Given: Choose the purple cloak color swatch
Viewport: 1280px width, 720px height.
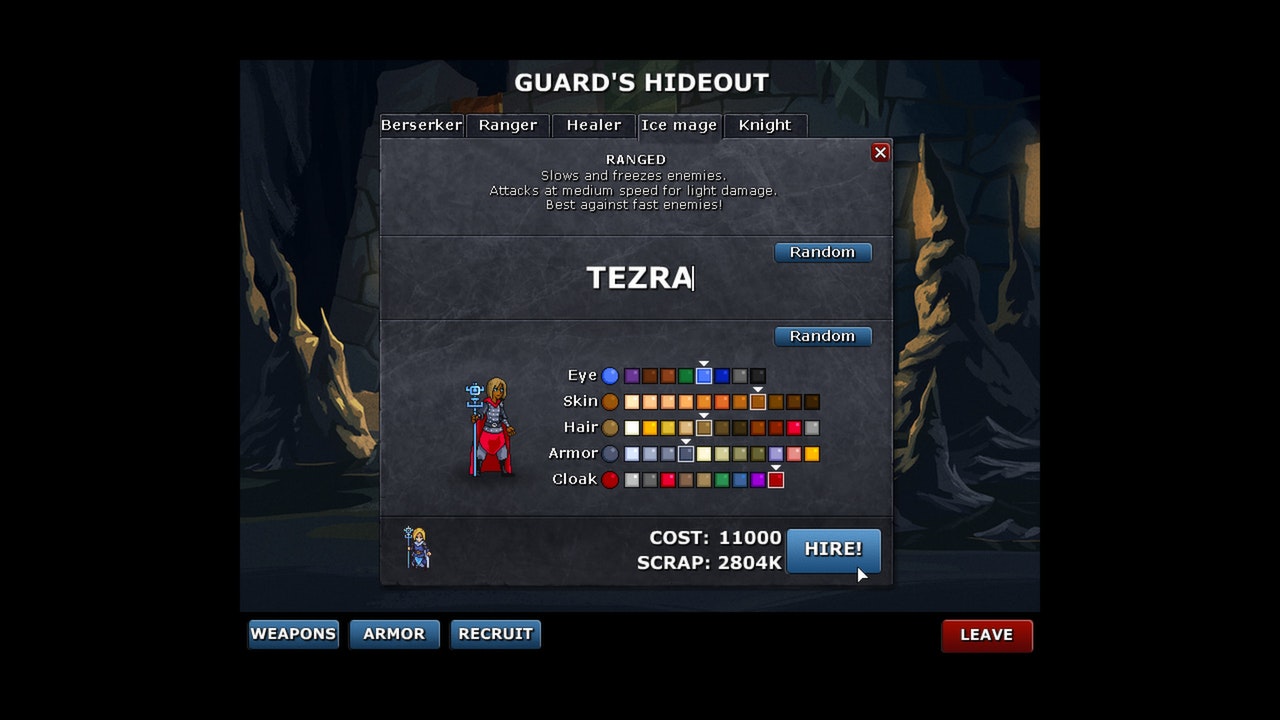Looking at the screenshot, I should coord(758,480).
